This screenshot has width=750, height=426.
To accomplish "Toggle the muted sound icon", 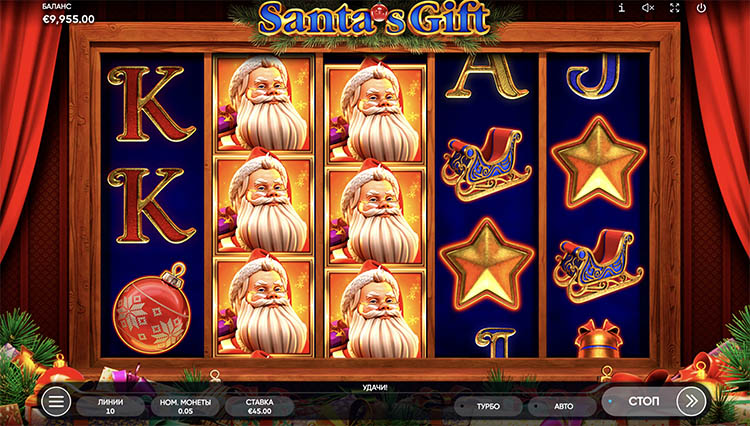I will (648, 8).
